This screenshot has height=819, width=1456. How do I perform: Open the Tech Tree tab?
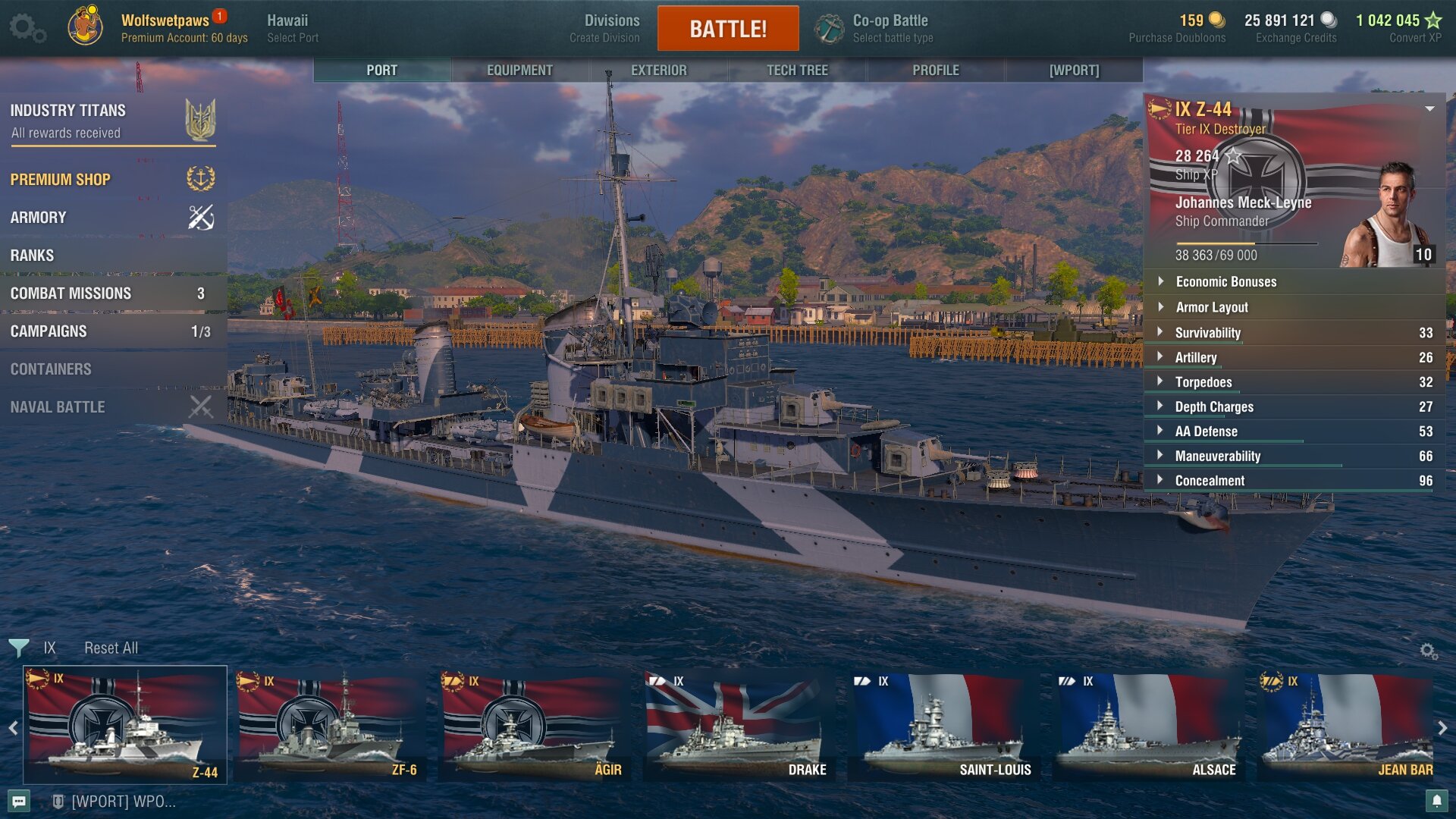point(797,70)
